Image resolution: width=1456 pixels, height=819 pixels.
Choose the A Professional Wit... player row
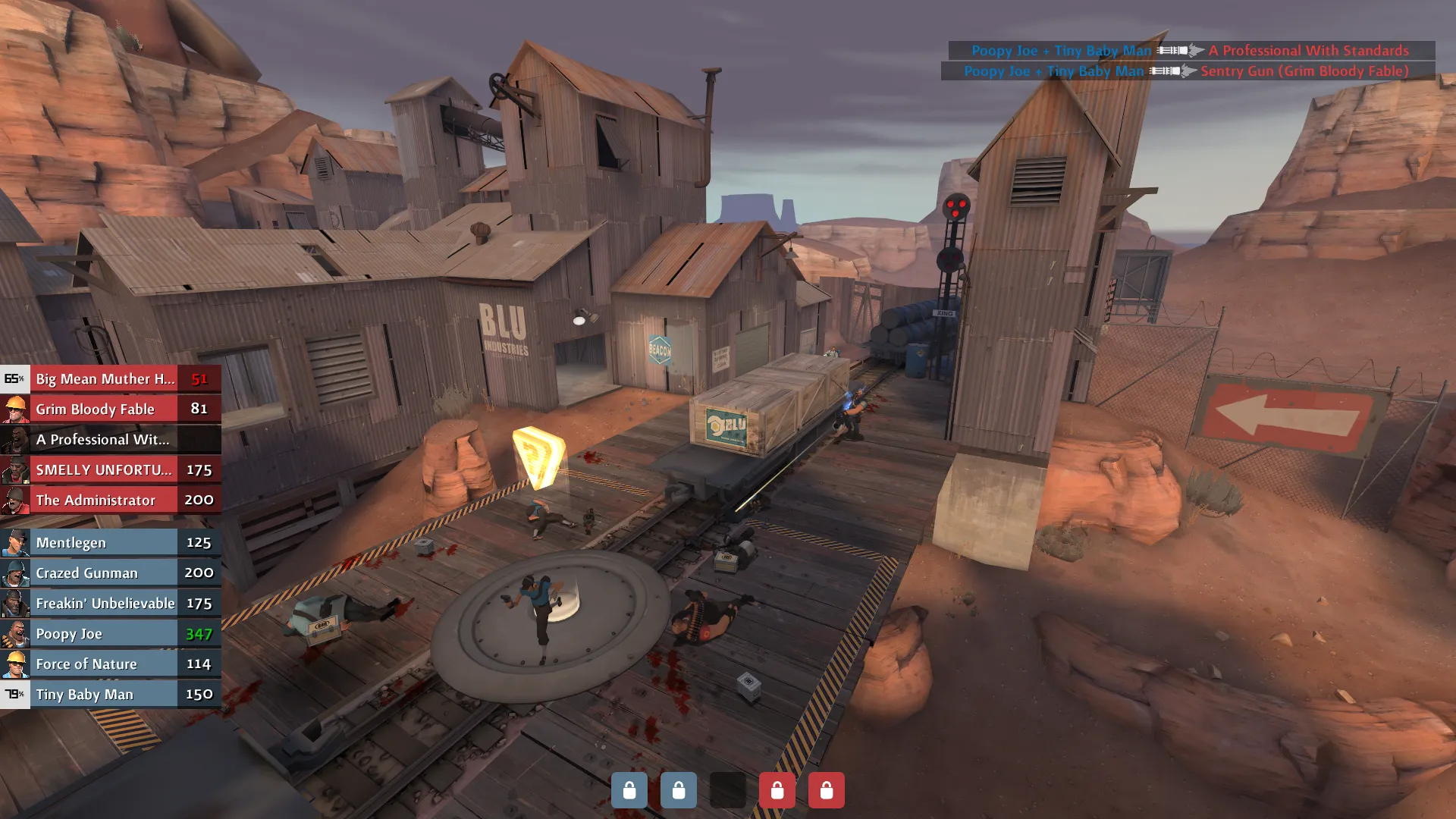coord(111,439)
